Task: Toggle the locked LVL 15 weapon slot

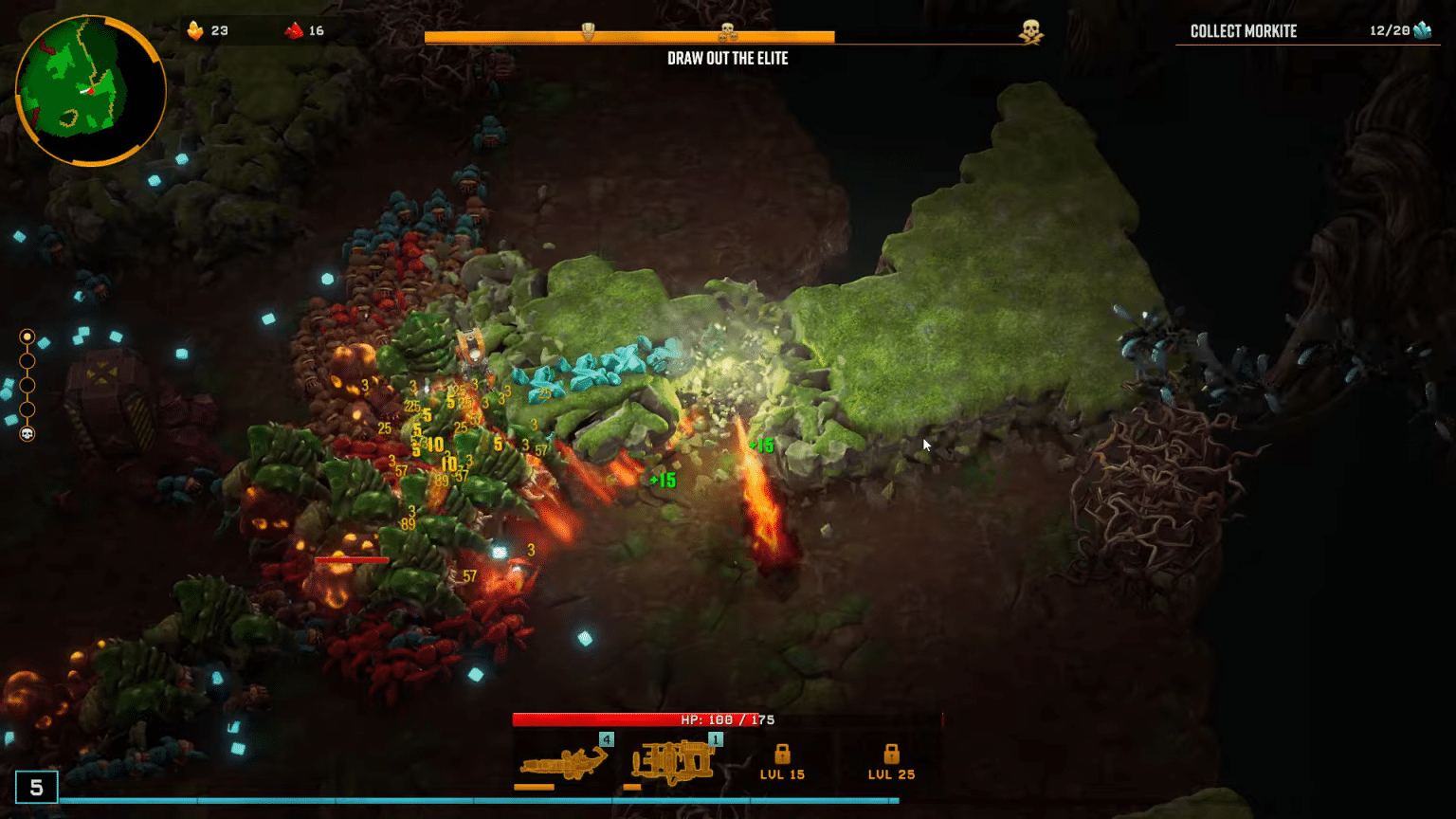Action: 783,758
